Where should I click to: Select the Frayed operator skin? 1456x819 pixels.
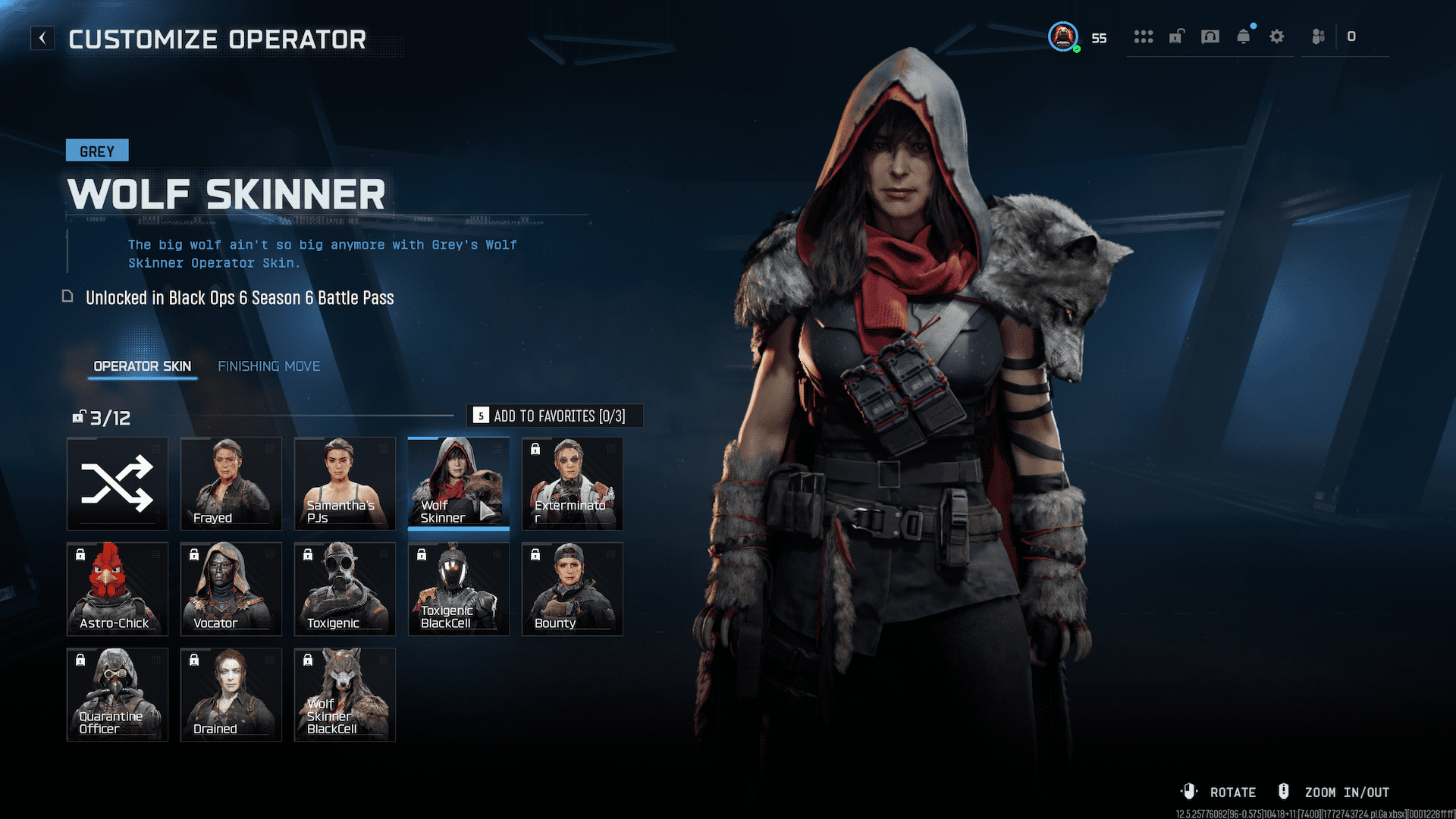click(x=231, y=484)
